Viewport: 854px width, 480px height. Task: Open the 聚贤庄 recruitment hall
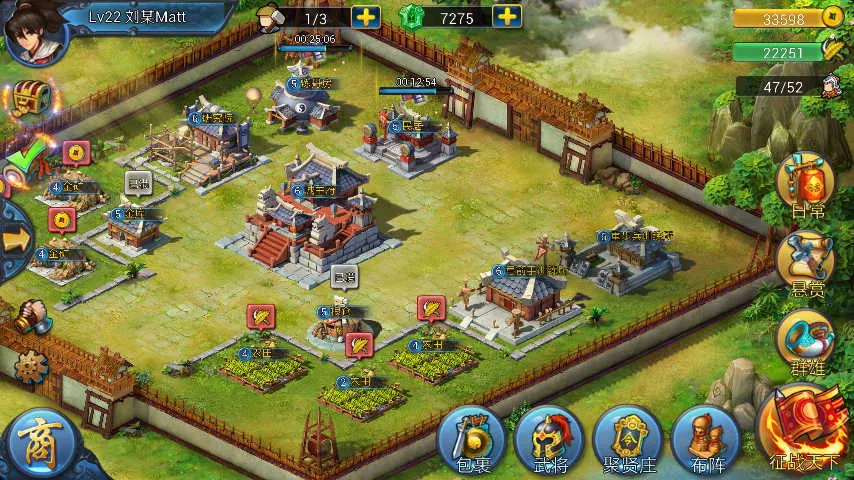click(x=627, y=440)
